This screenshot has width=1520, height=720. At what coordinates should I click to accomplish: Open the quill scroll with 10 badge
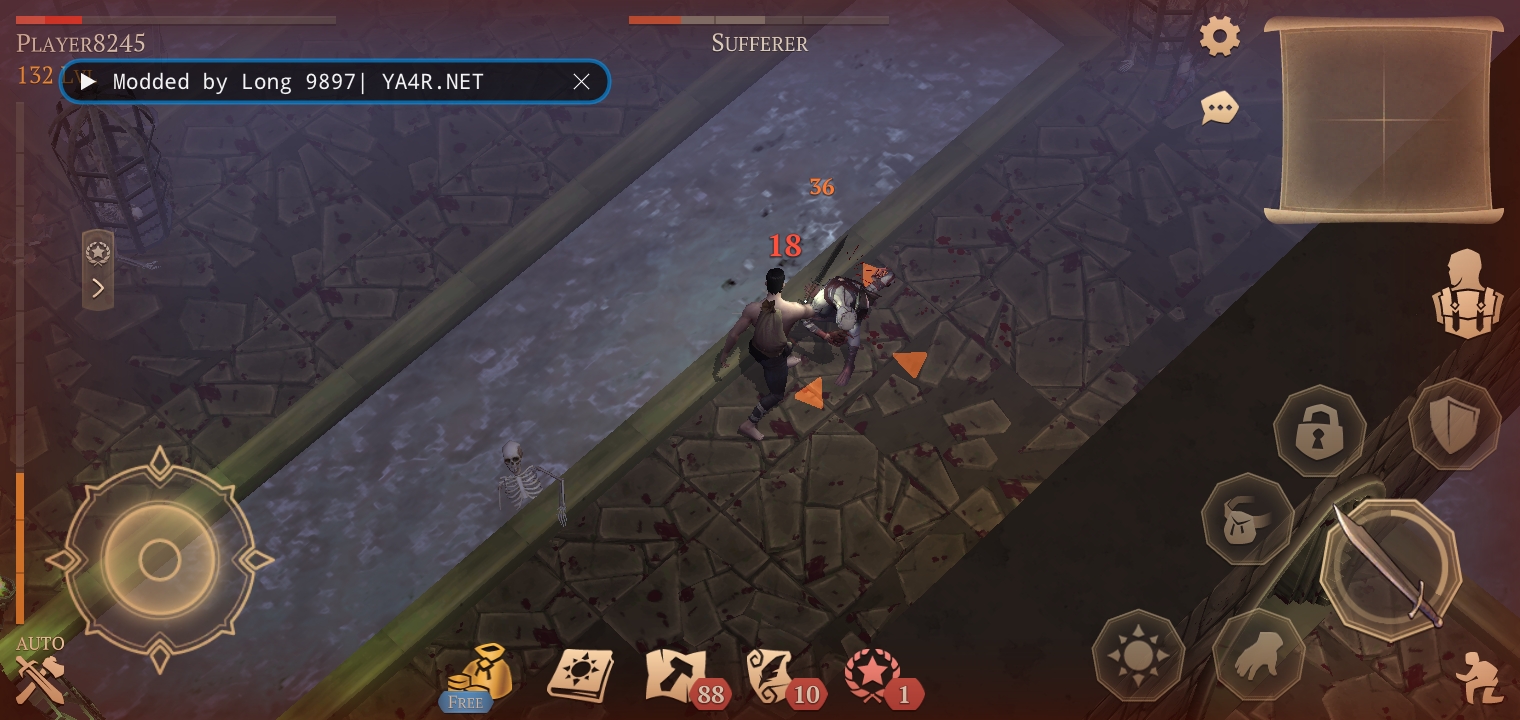777,675
